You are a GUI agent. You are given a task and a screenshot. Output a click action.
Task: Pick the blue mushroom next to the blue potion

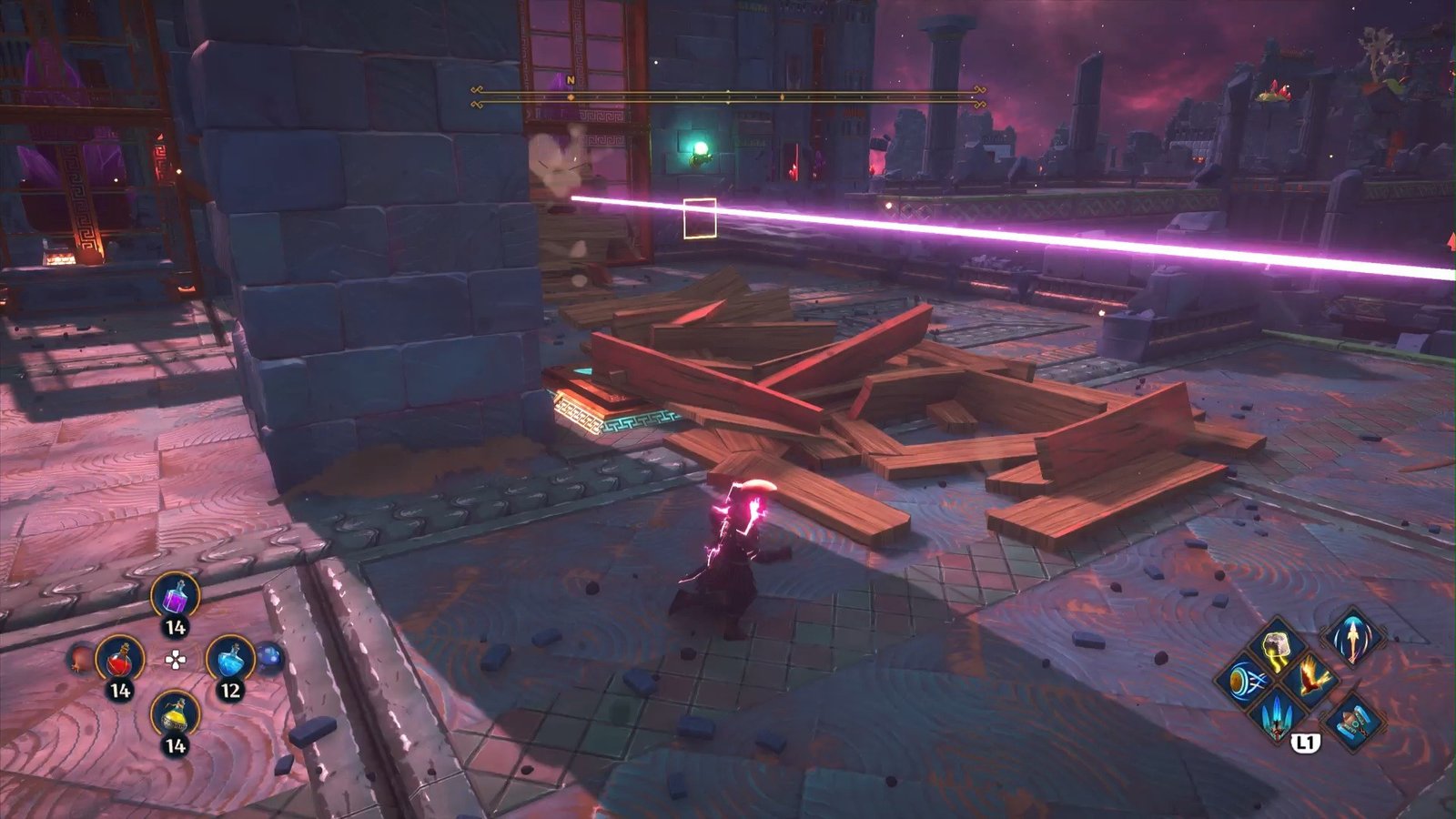(x=268, y=657)
